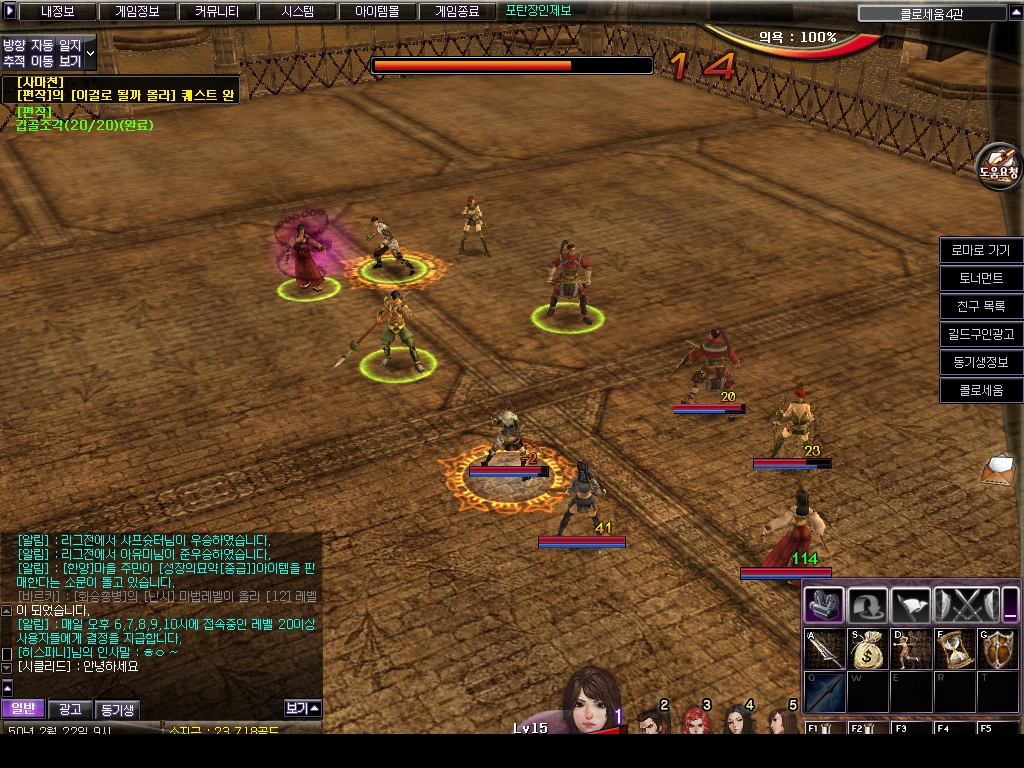
Task: Click the 게임종료 exit game button
Action: [456, 12]
